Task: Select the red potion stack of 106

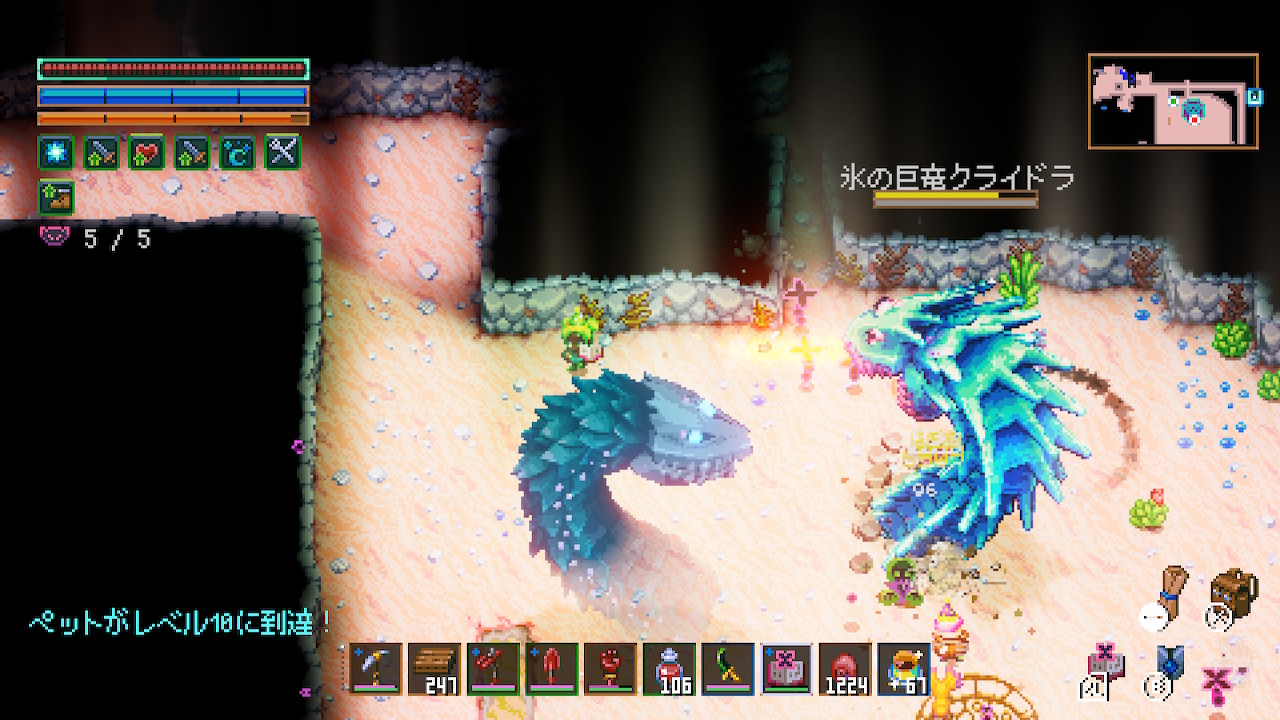Action: (x=669, y=667)
